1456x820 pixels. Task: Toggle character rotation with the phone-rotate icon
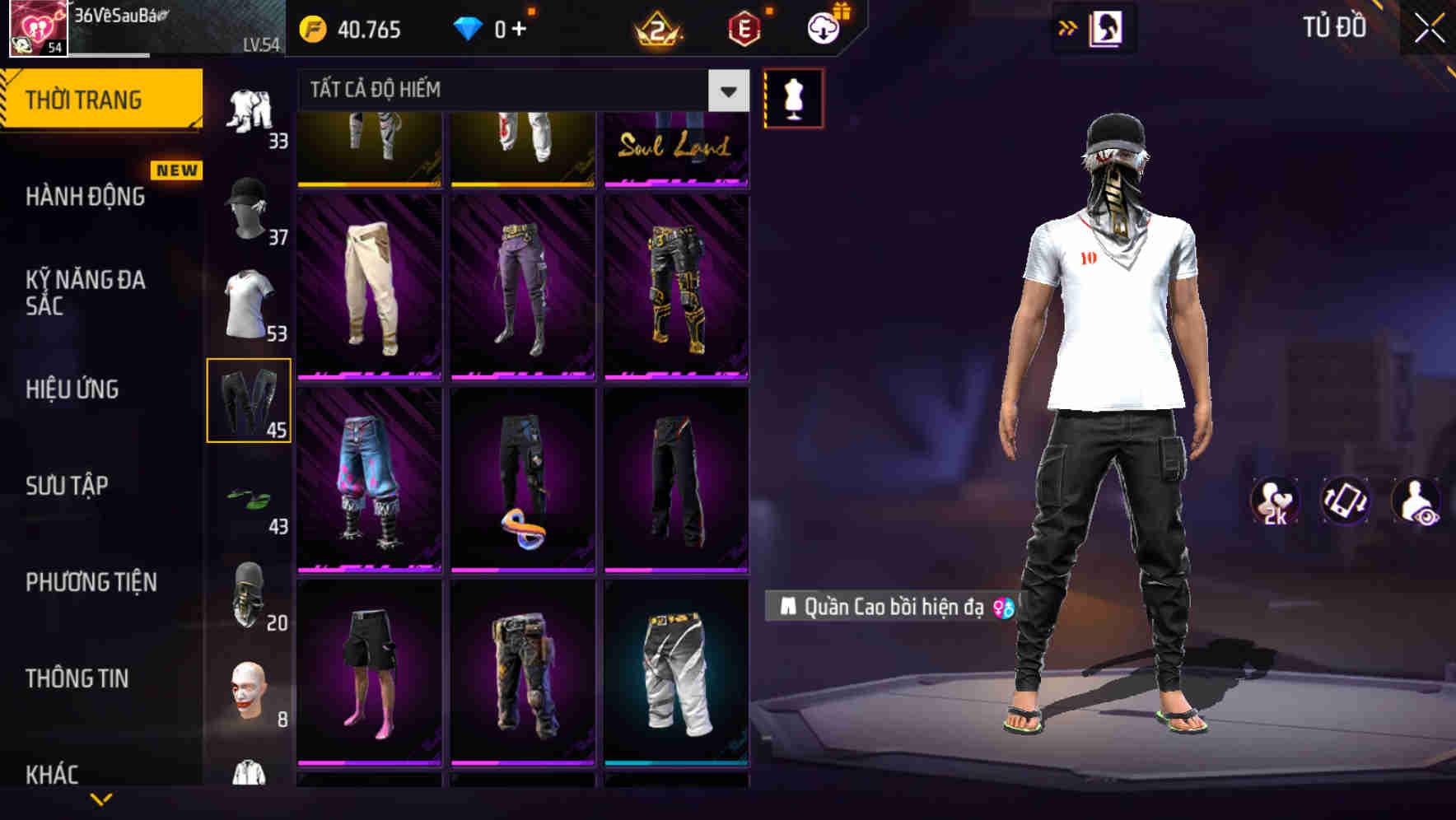(x=1347, y=503)
